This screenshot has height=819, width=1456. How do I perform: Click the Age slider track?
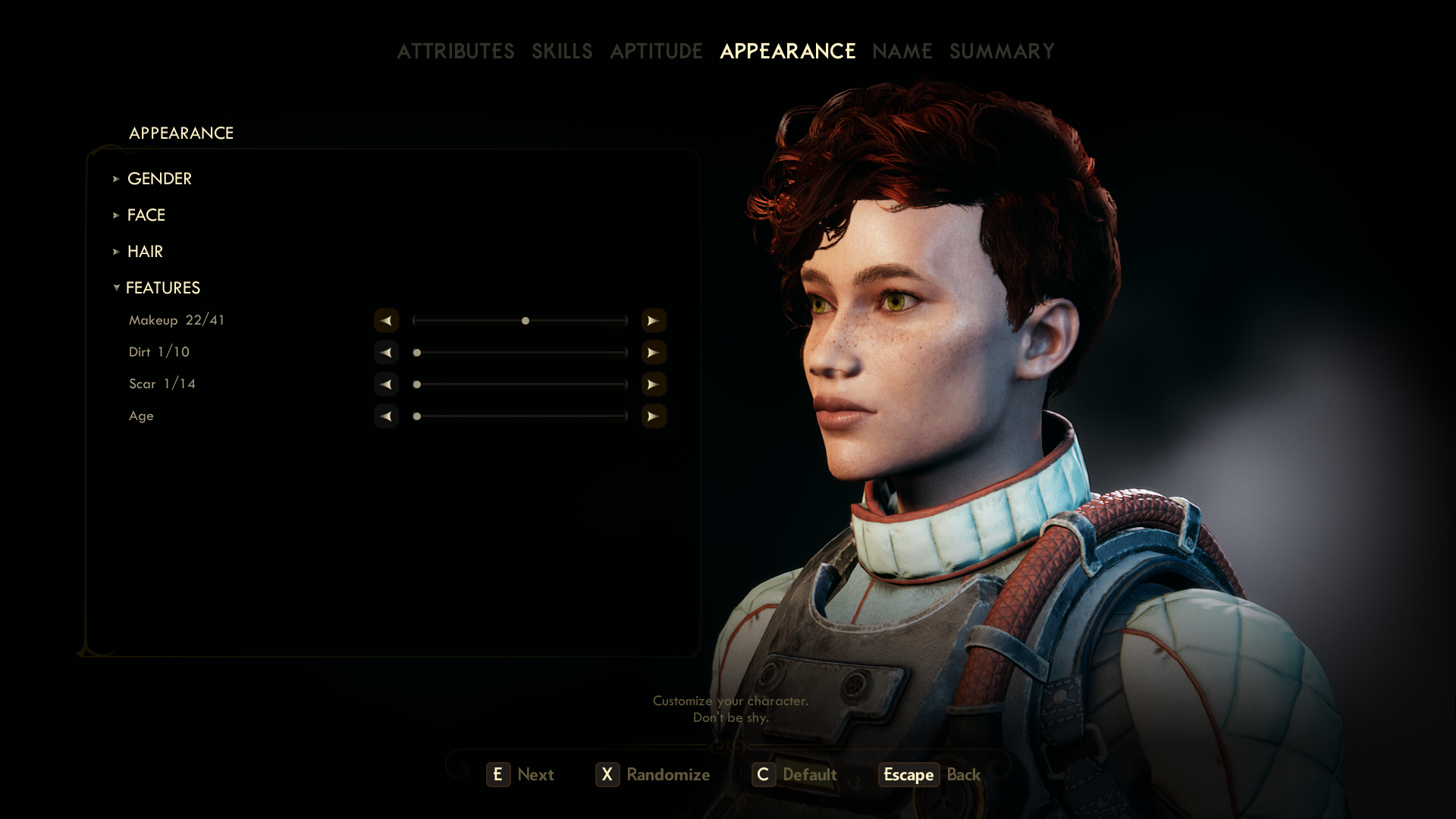point(520,416)
